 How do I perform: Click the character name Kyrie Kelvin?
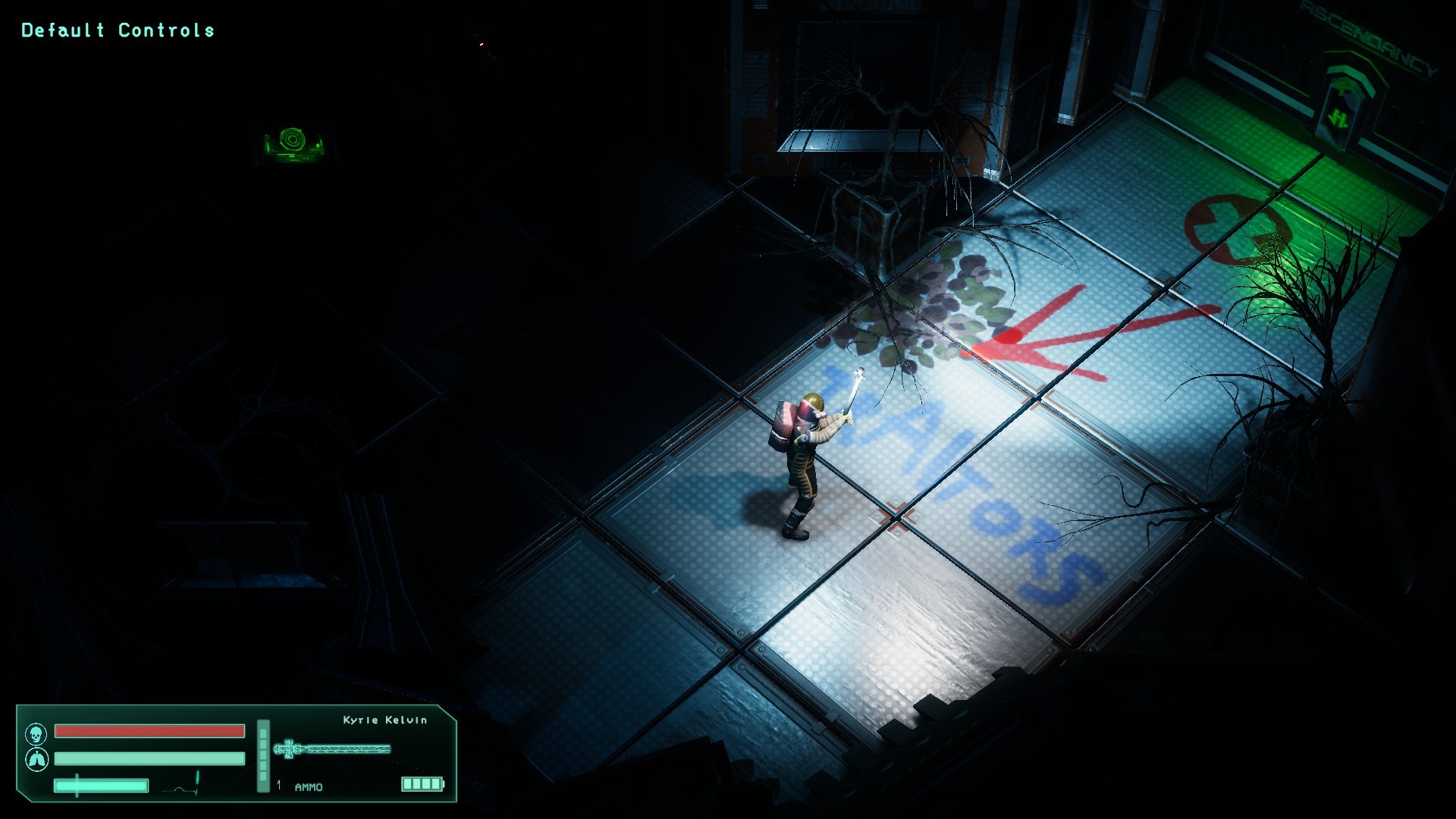(x=384, y=720)
